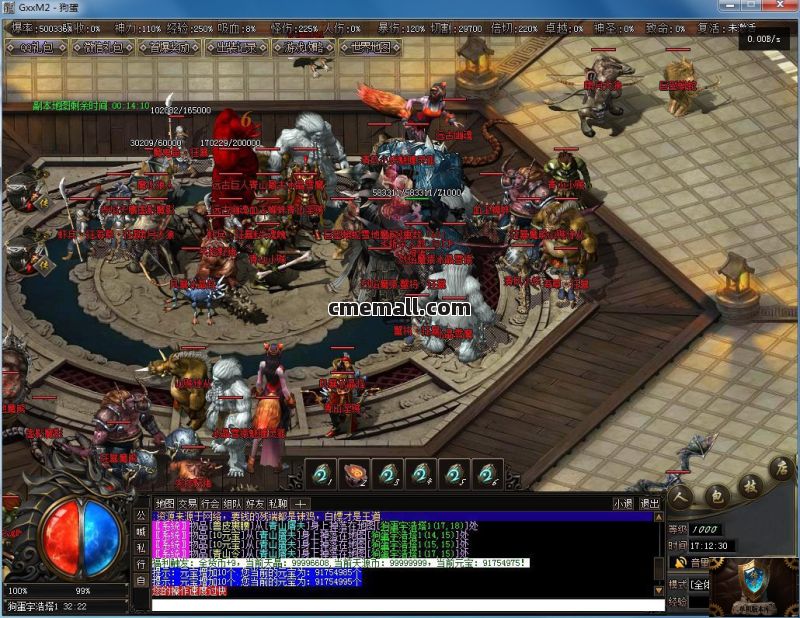The width and height of the screenshot is (800, 618).
Task: Open the 首爆奖励 reward panel
Action: coord(169,47)
